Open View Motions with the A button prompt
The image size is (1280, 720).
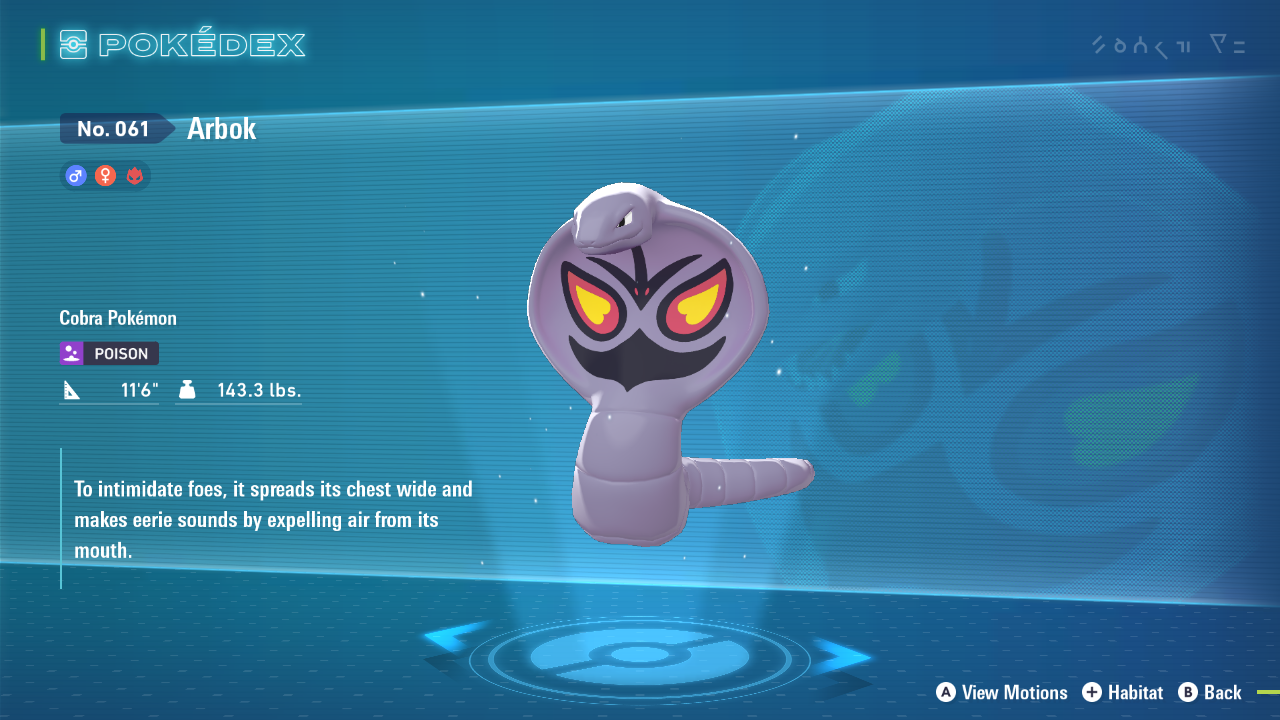[1000, 692]
